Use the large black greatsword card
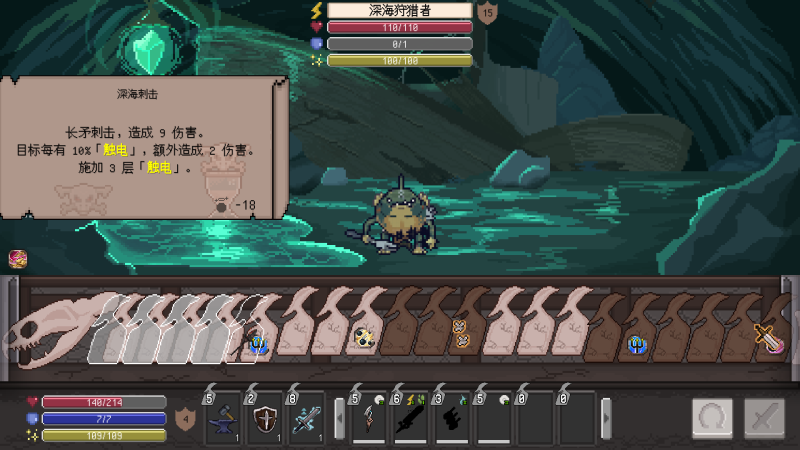 410,419
